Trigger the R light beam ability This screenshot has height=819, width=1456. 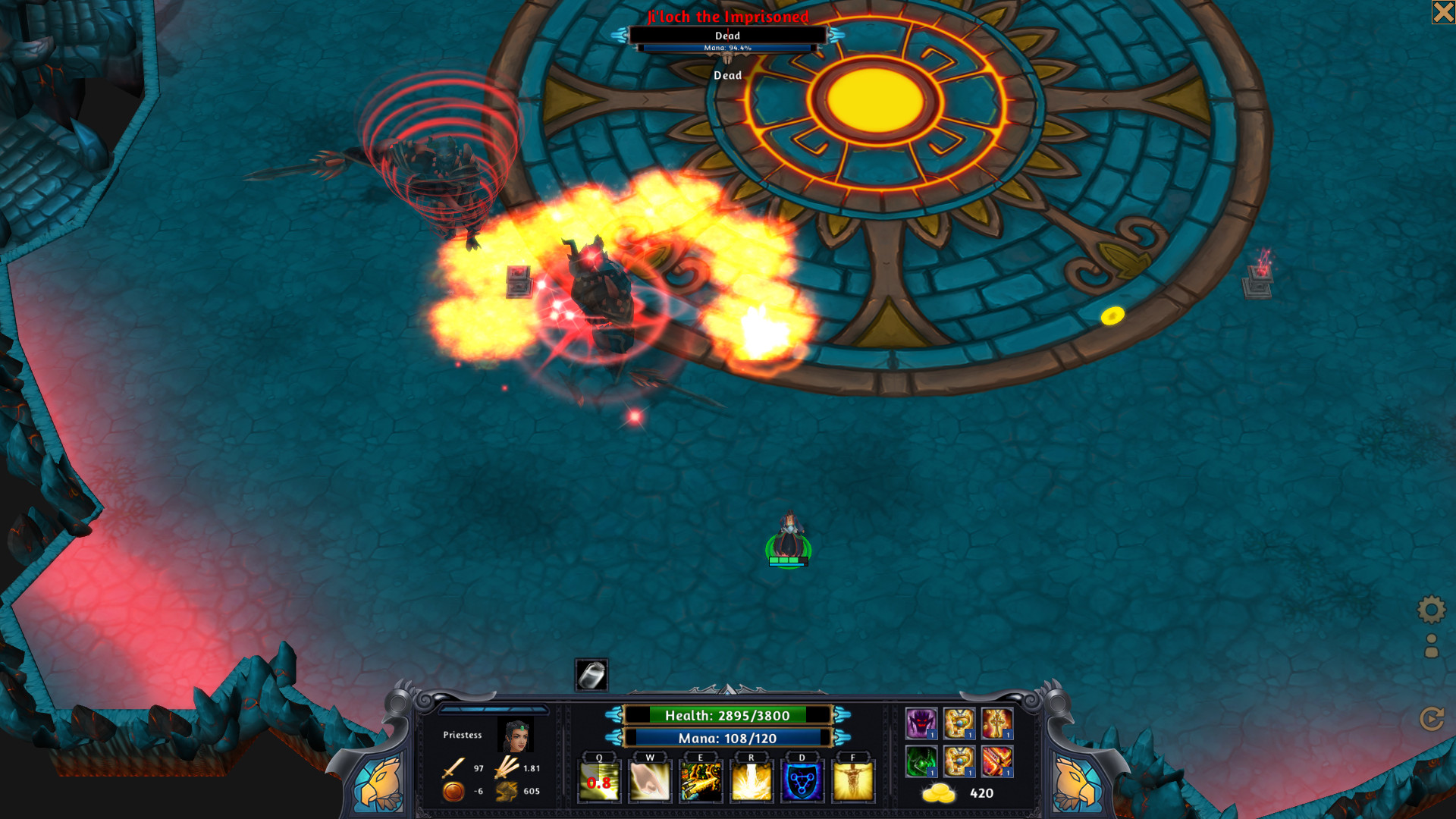752,781
